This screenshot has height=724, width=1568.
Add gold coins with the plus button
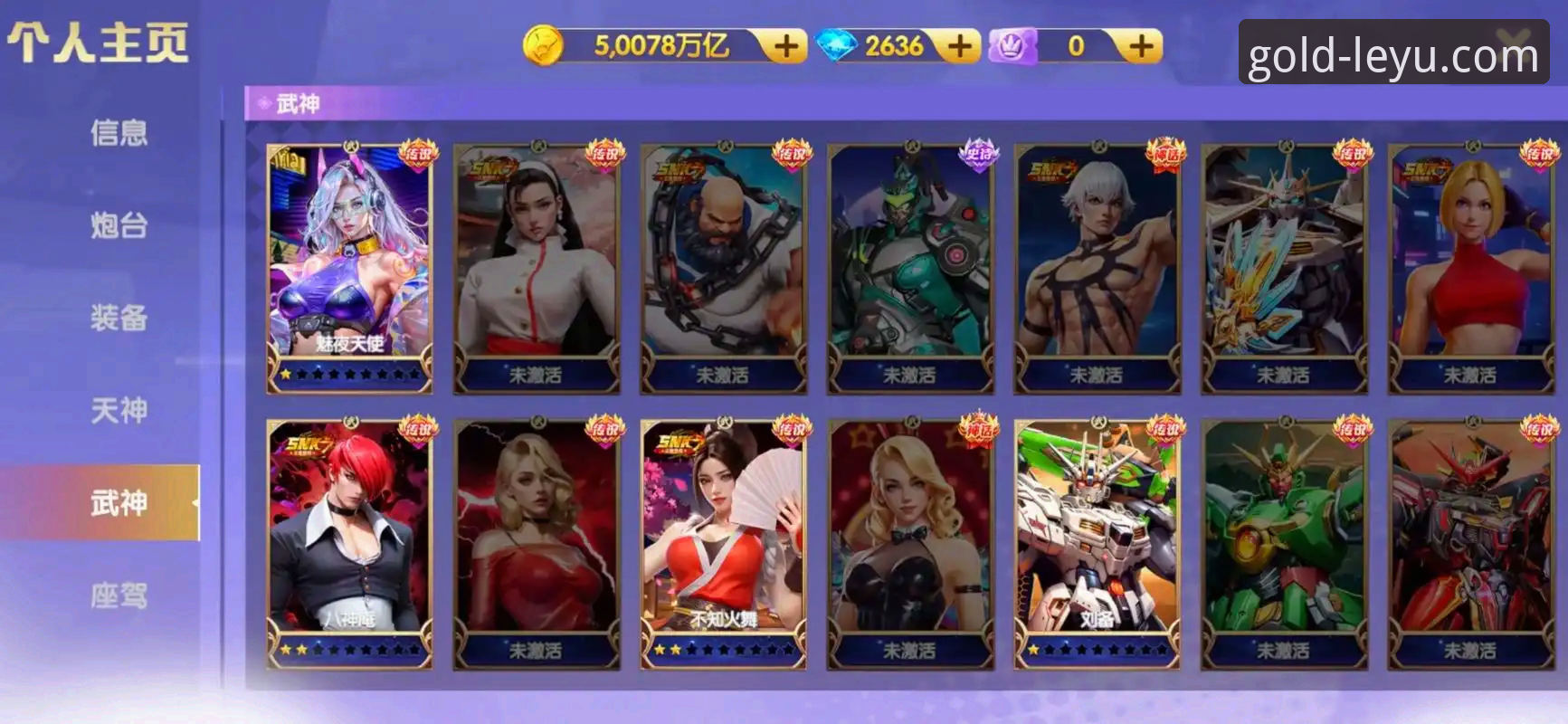(x=785, y=46)
